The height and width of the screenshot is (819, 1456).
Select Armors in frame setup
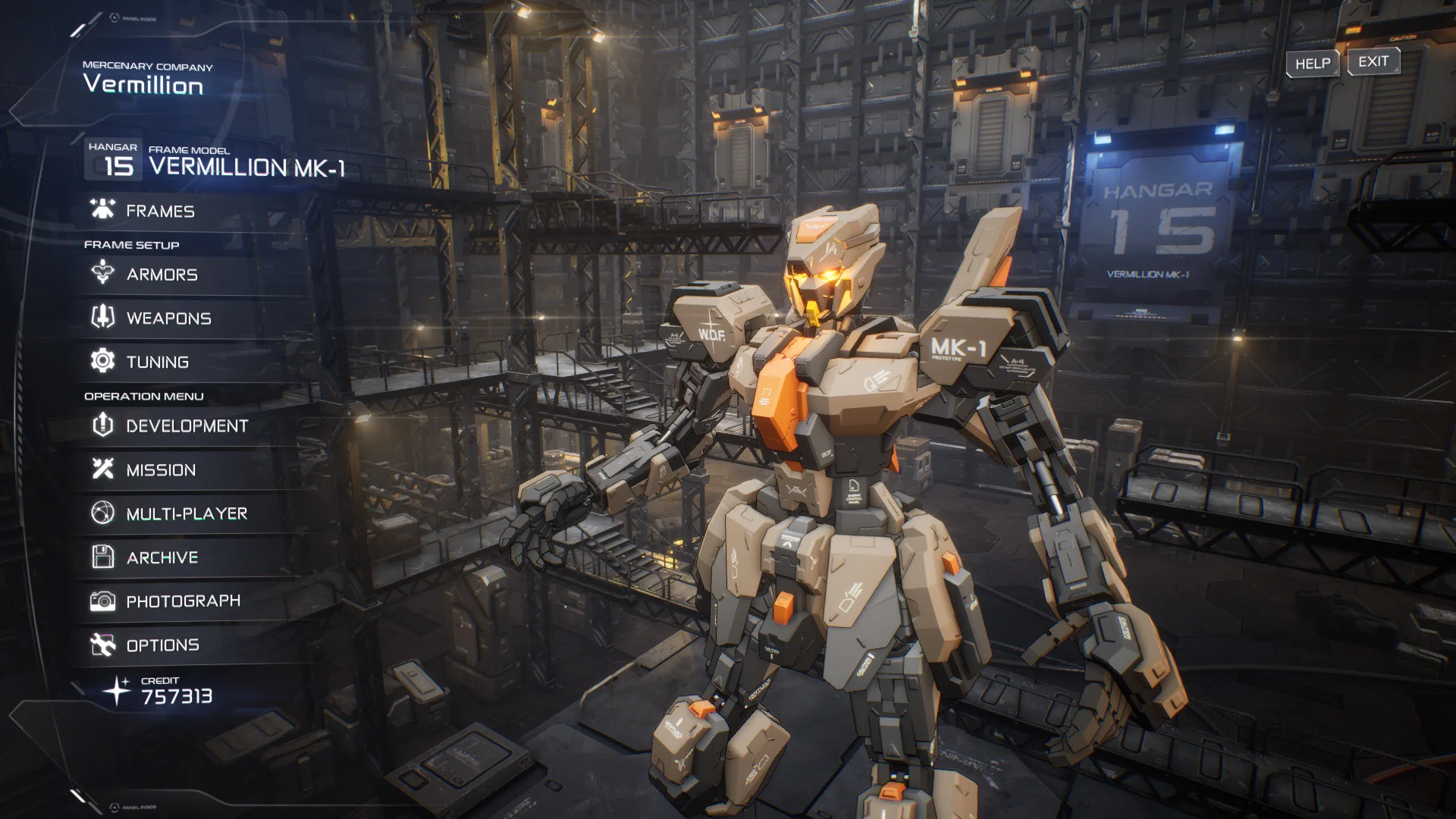click(x=162, y=275)
